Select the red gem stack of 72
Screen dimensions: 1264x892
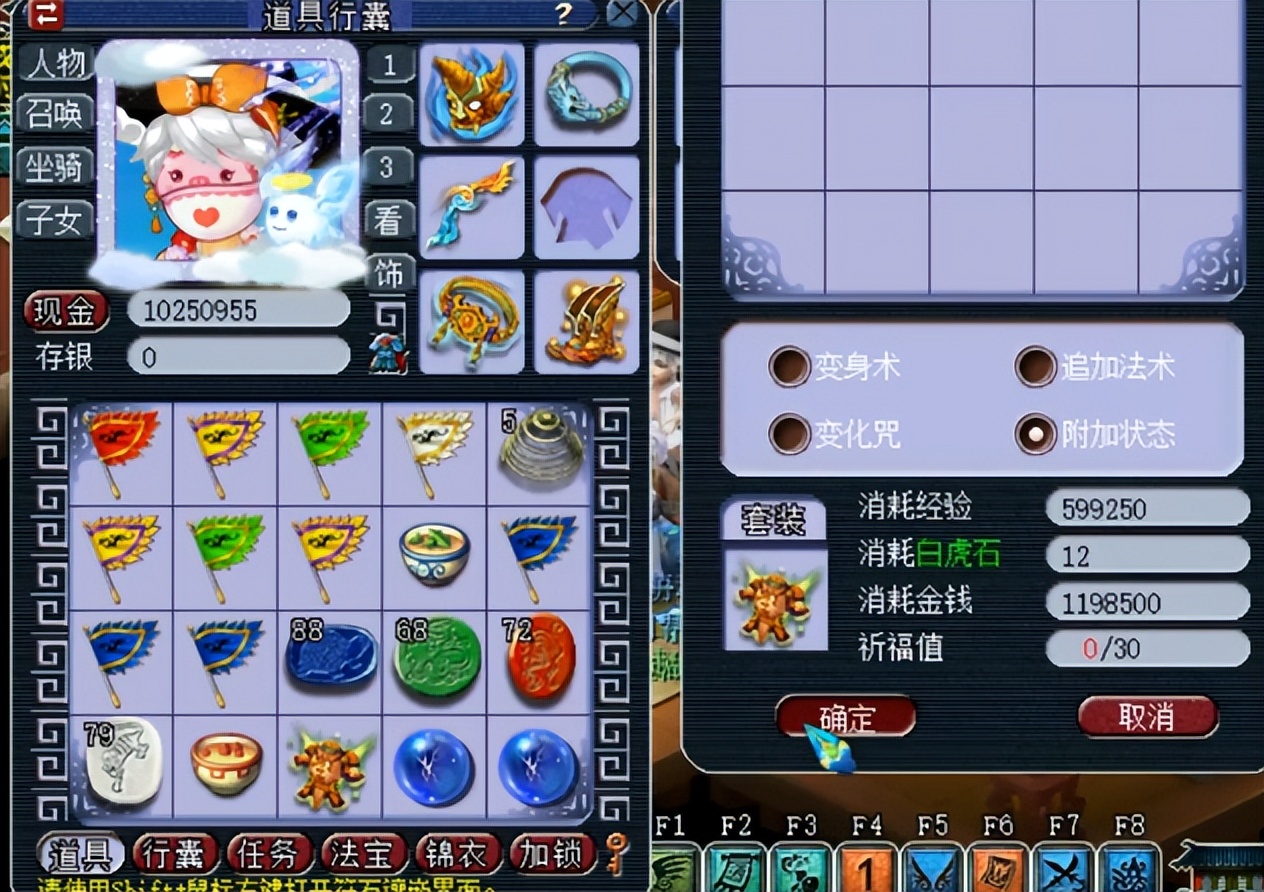coord(540,656)
